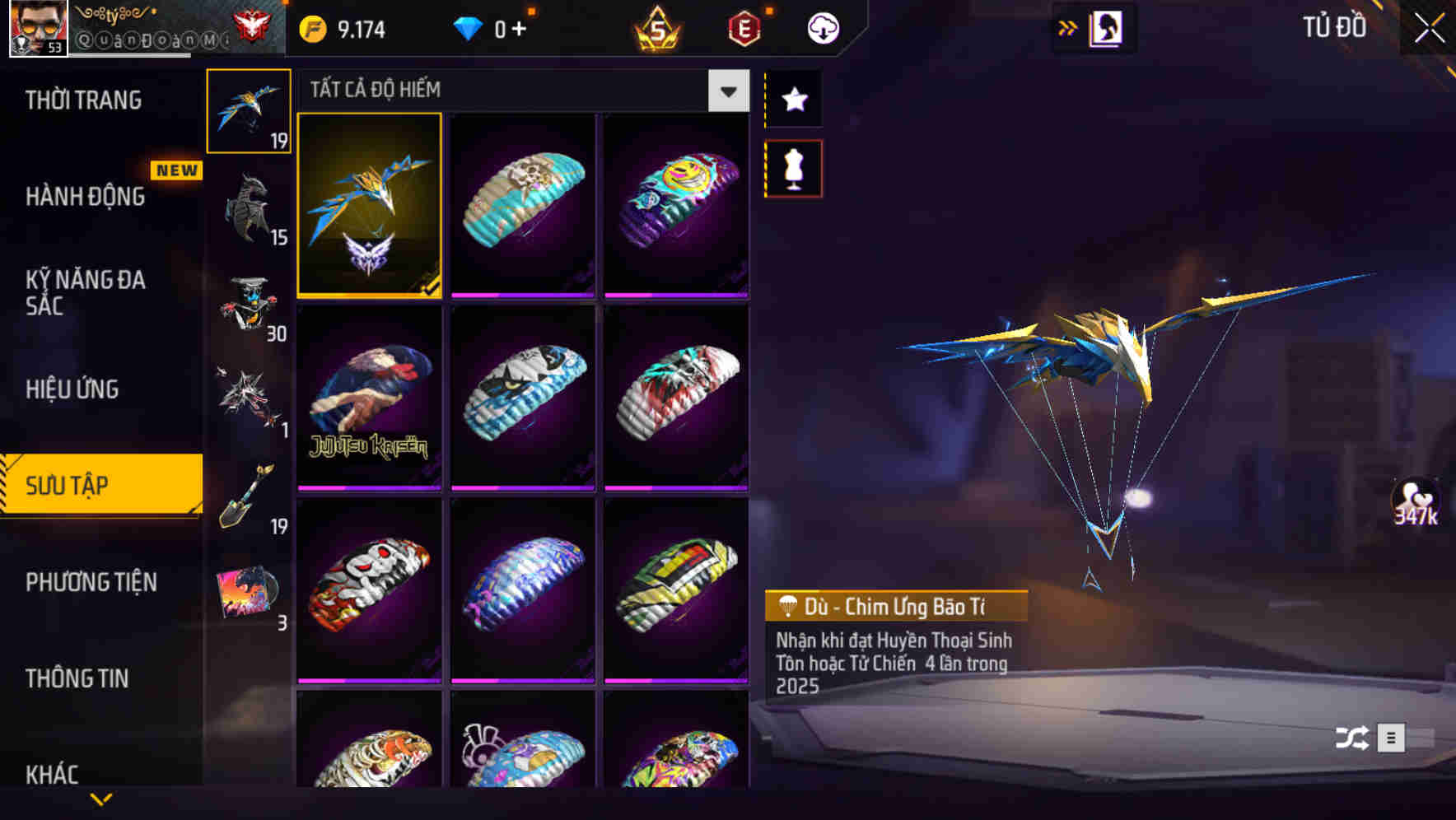Viewport: 1456px width, 820px height.
Task: Toggle the favorite star on the preview panel
Action: pyautogui.click(x=793, y=100)
